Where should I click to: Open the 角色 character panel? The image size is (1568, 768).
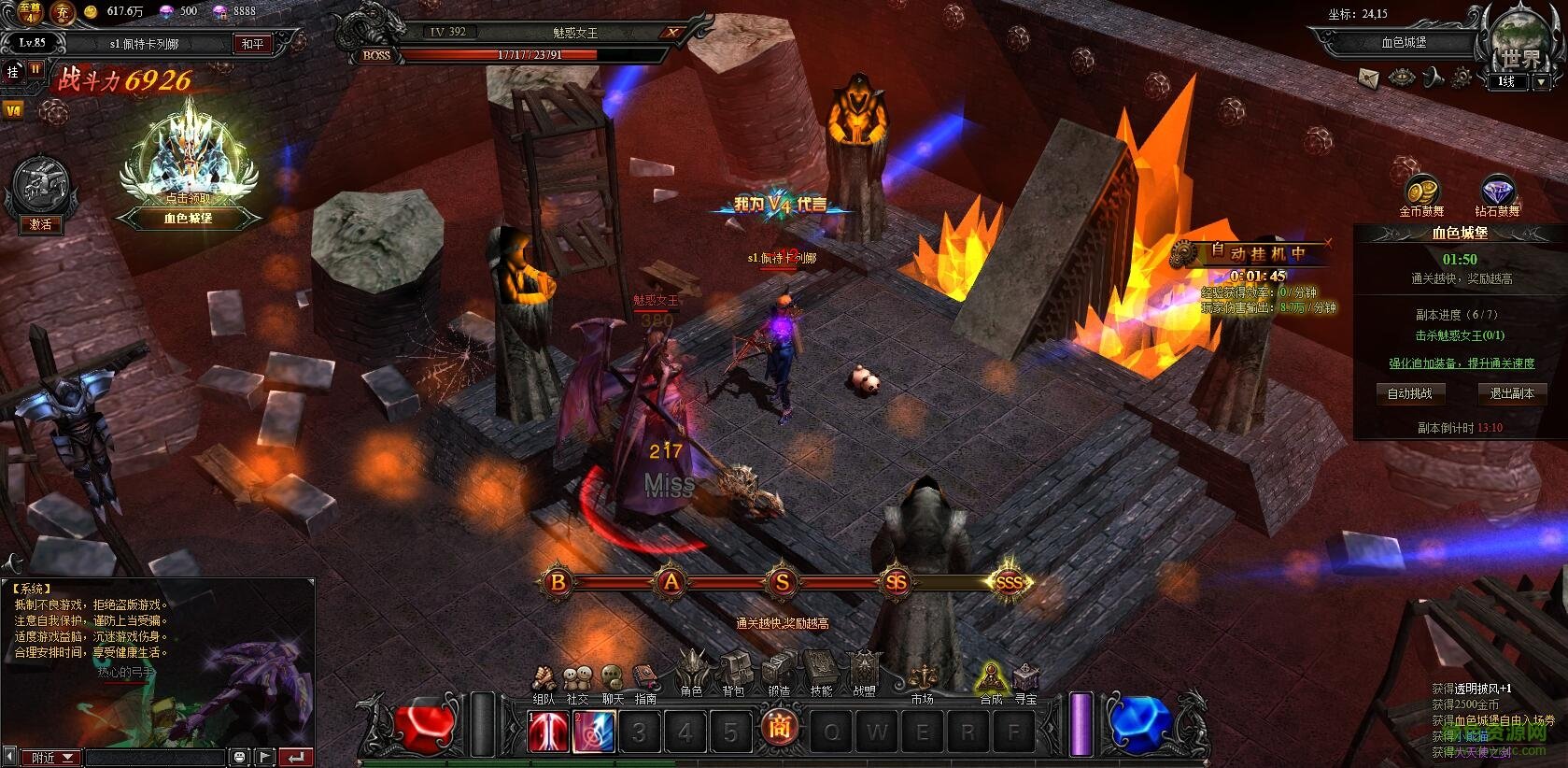pyautogui.click(x=692, y=675)
